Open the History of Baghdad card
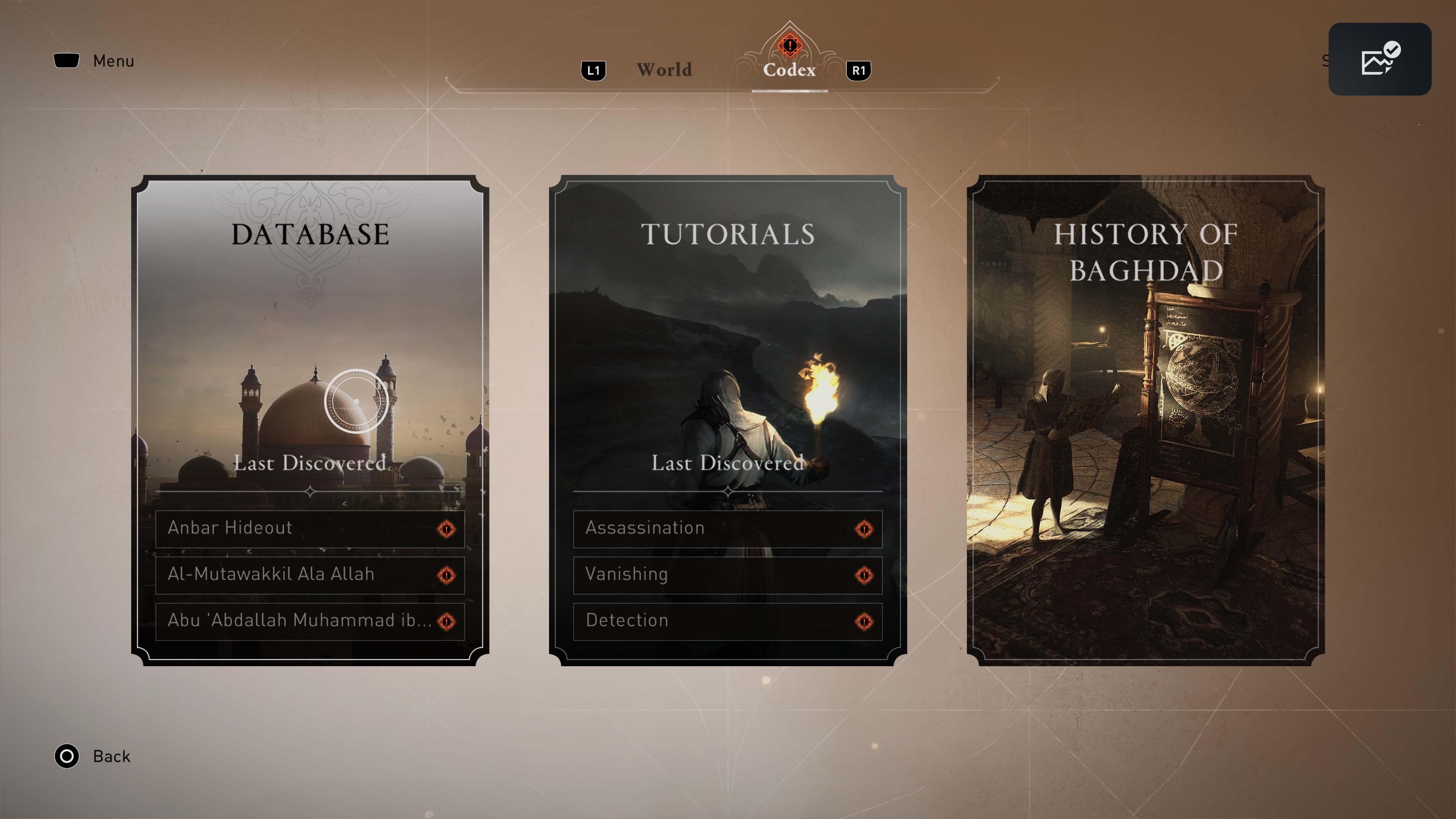 [1145, 419]
